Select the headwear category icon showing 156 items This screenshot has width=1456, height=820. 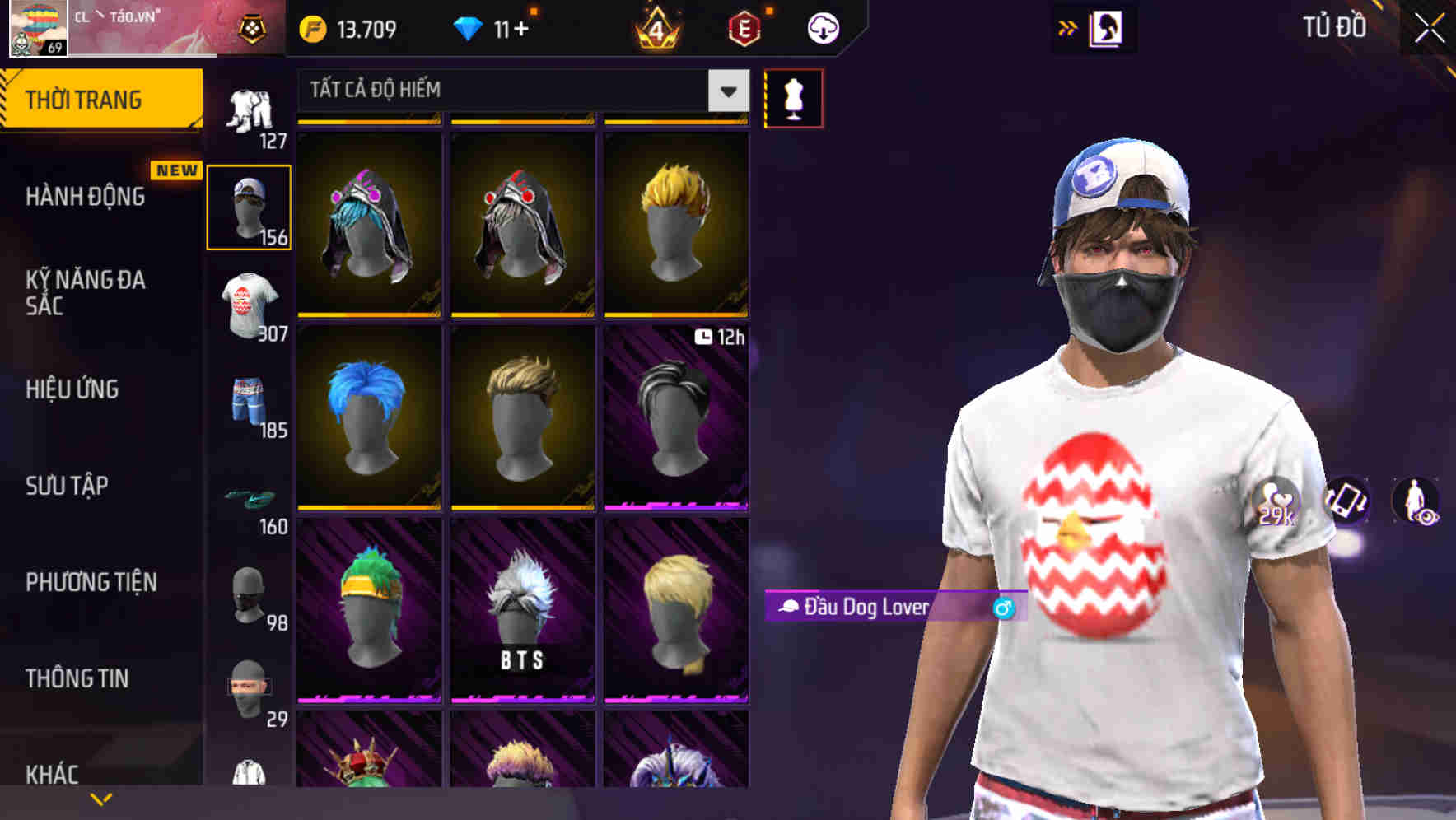click(249, 206)
